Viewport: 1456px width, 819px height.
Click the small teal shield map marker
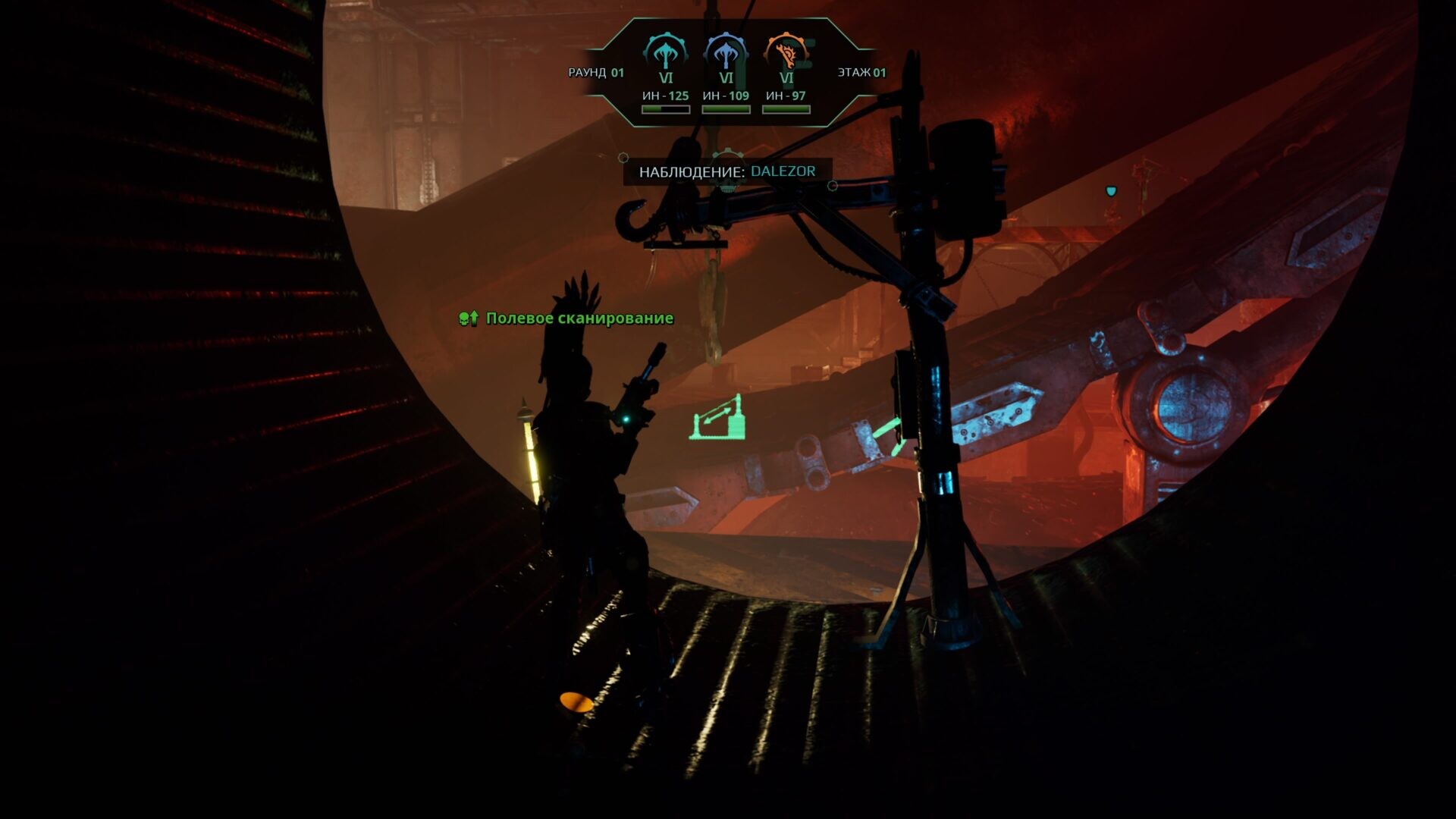click(1111, 191)
